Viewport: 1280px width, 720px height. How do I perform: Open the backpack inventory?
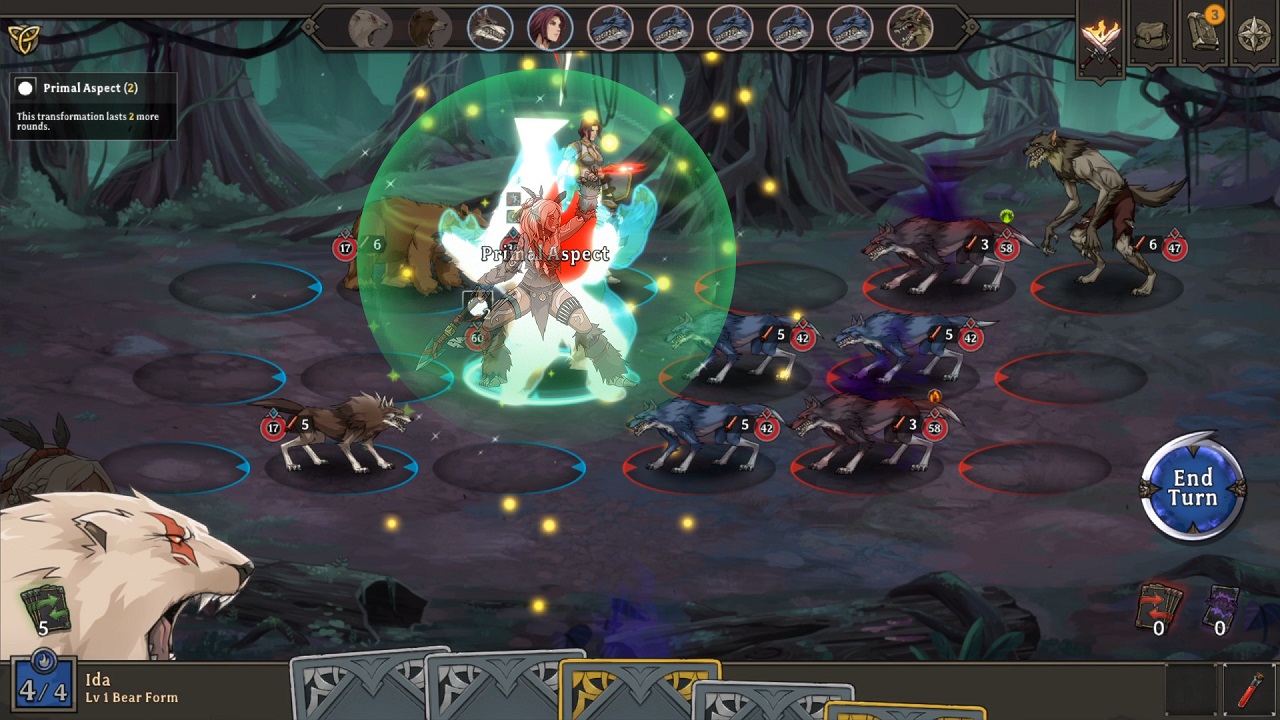point(1153,37)
